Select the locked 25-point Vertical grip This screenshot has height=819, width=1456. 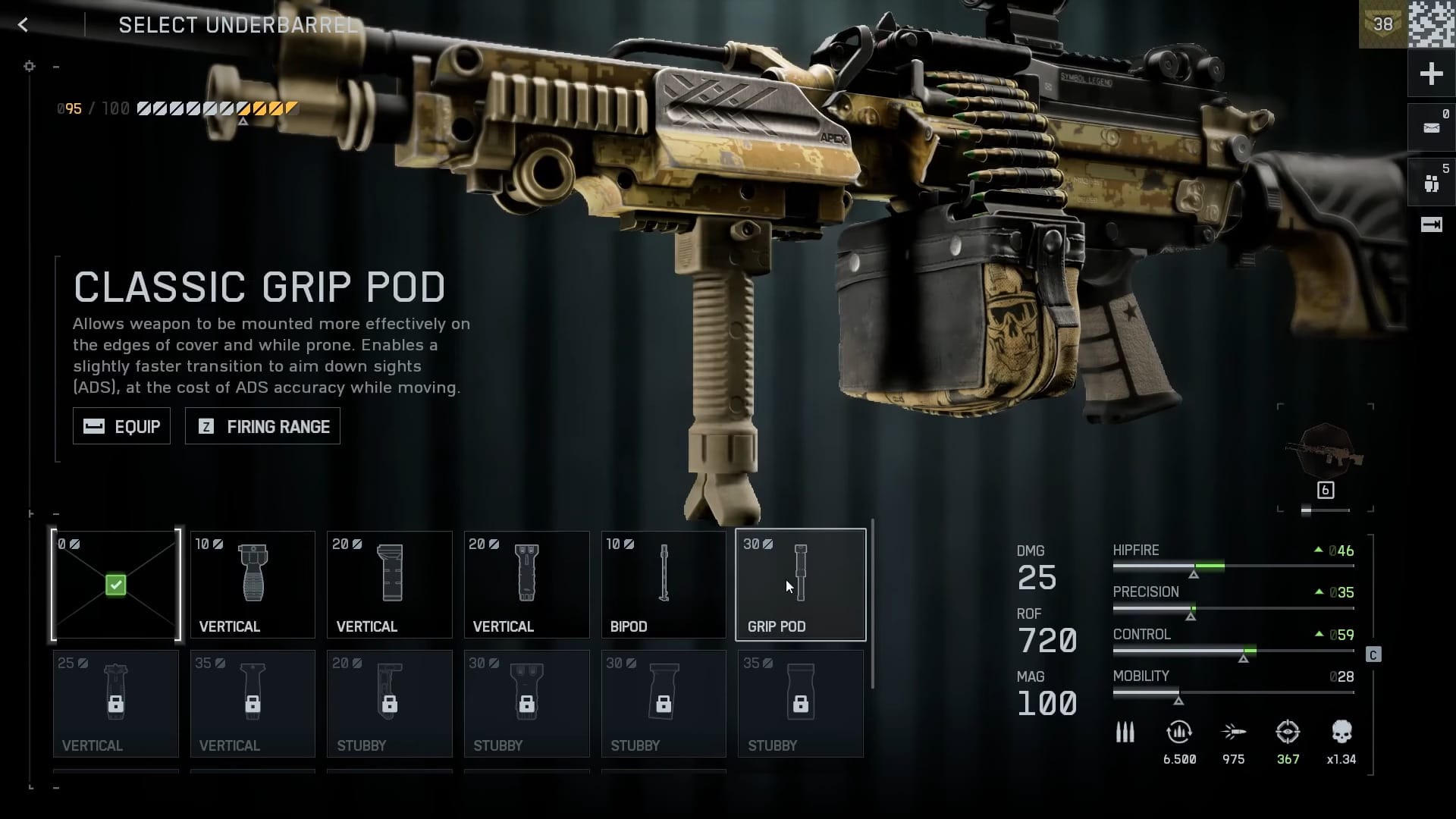(116, 704)
